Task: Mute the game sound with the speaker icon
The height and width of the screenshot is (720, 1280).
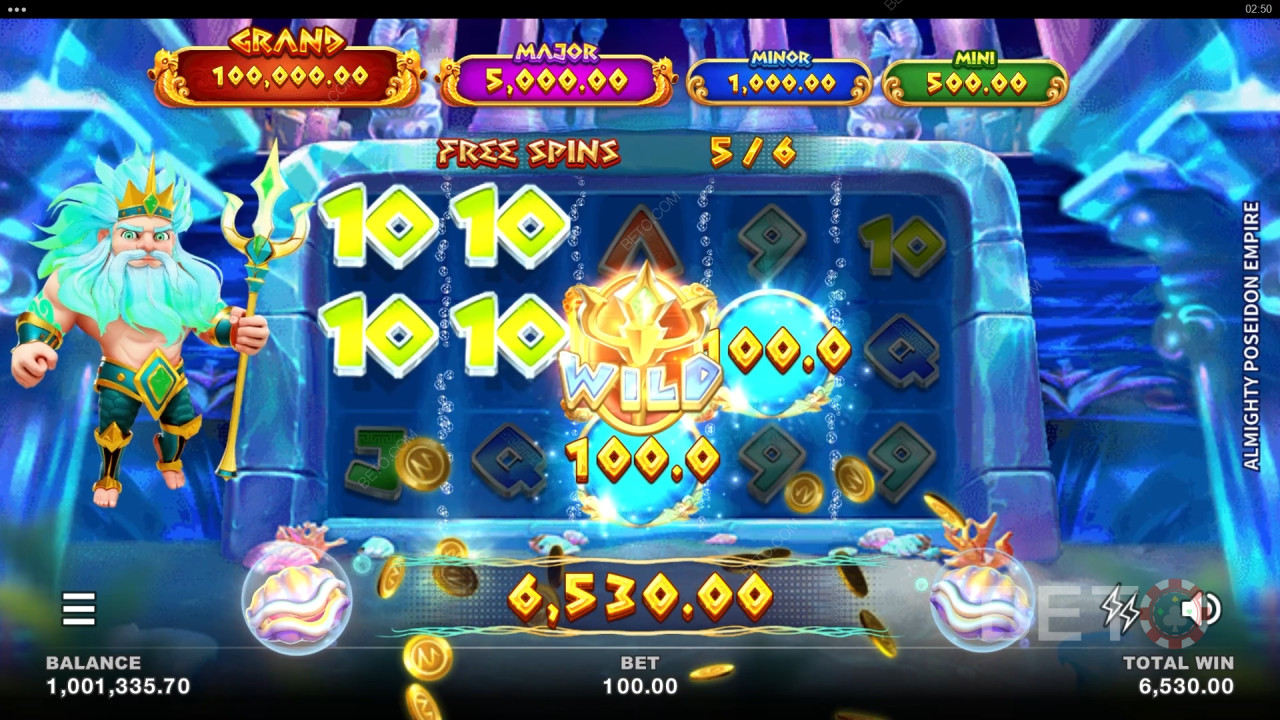Action: [1200, 609]
